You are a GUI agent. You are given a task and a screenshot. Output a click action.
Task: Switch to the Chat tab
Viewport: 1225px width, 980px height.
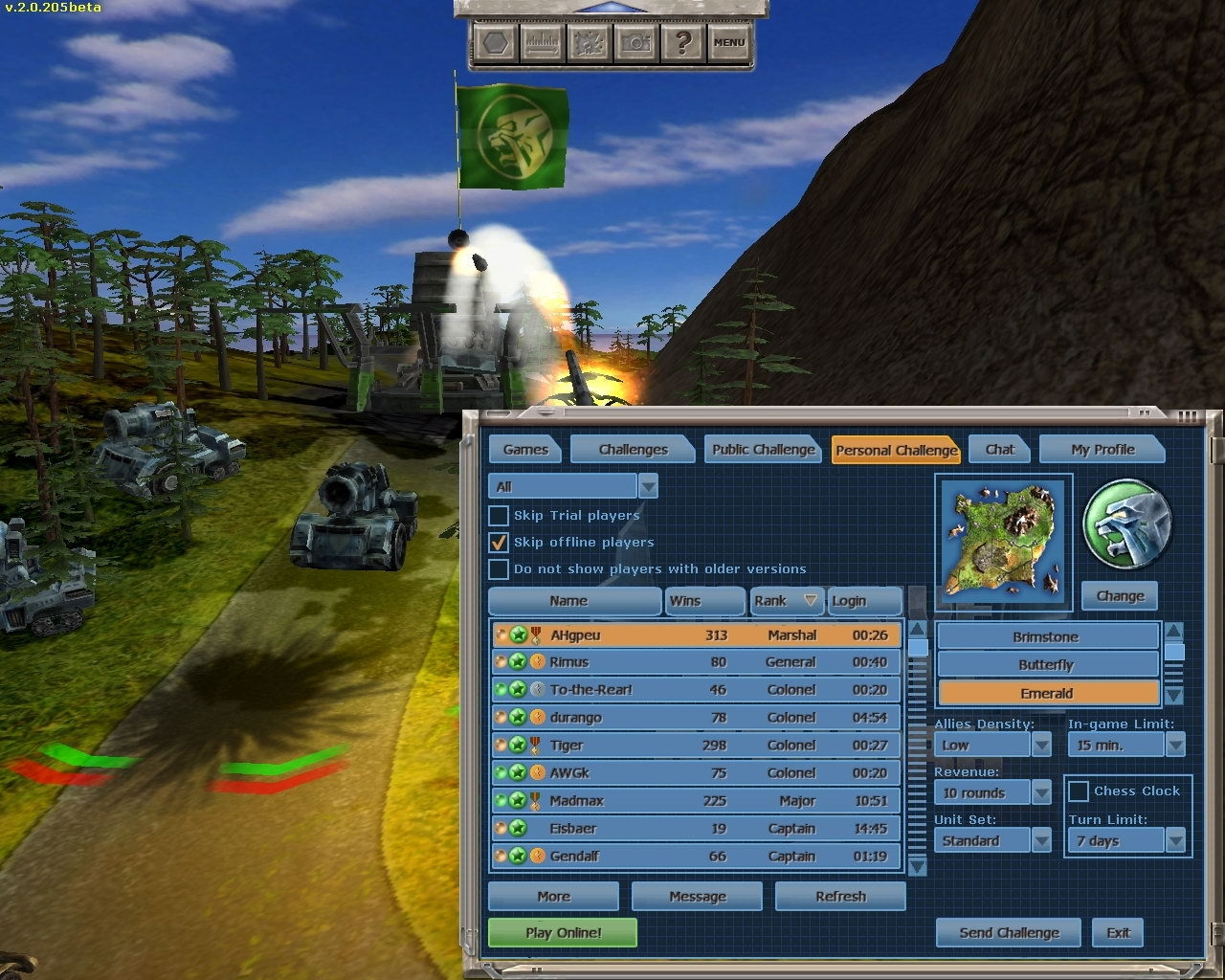coord(999,449)
